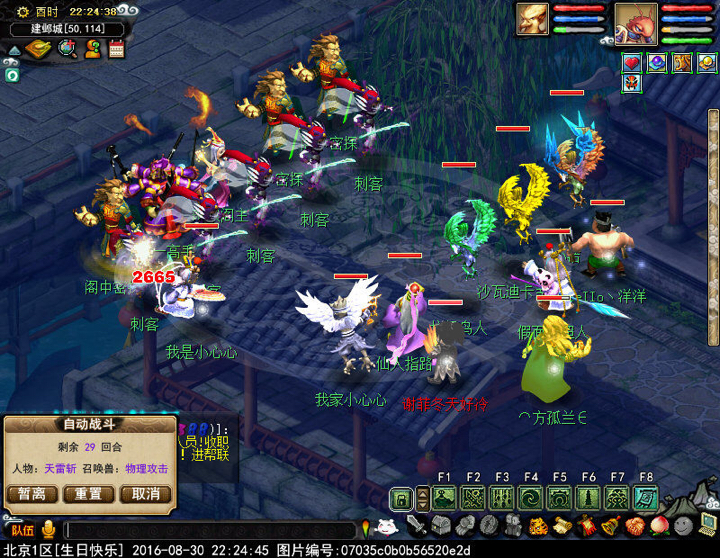Select the summoned pet portrait

532,19
